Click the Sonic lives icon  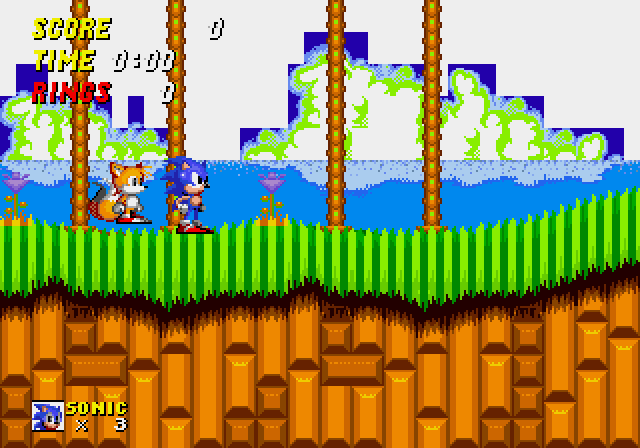47,416
